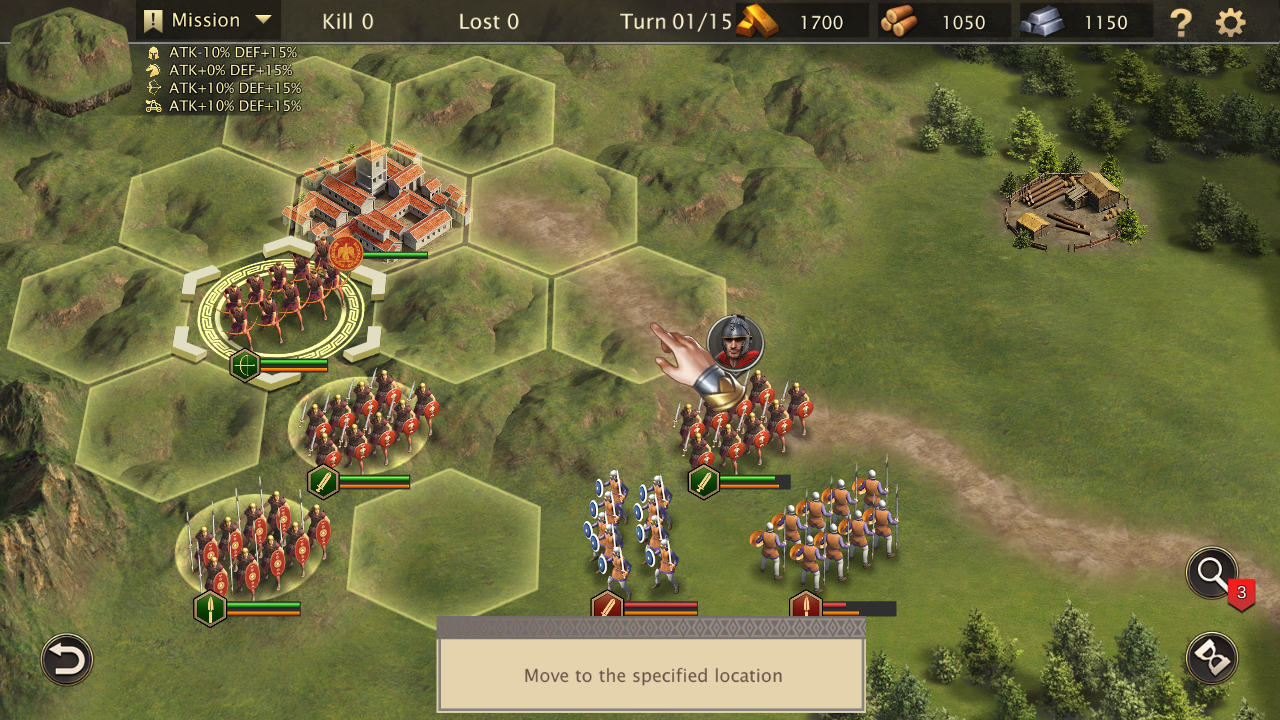1280x720 pixels.
Task: Click the general portrait badge
Action: point(736,343)
